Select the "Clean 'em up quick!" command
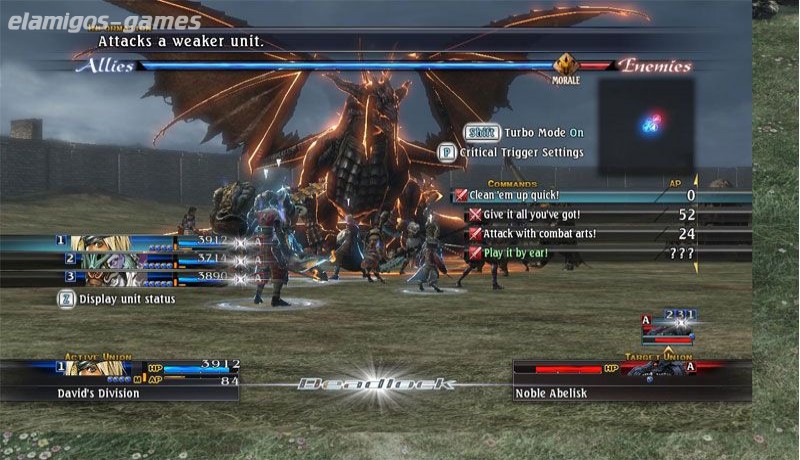The height and width of the screenshot is (460, 800). 515,196
